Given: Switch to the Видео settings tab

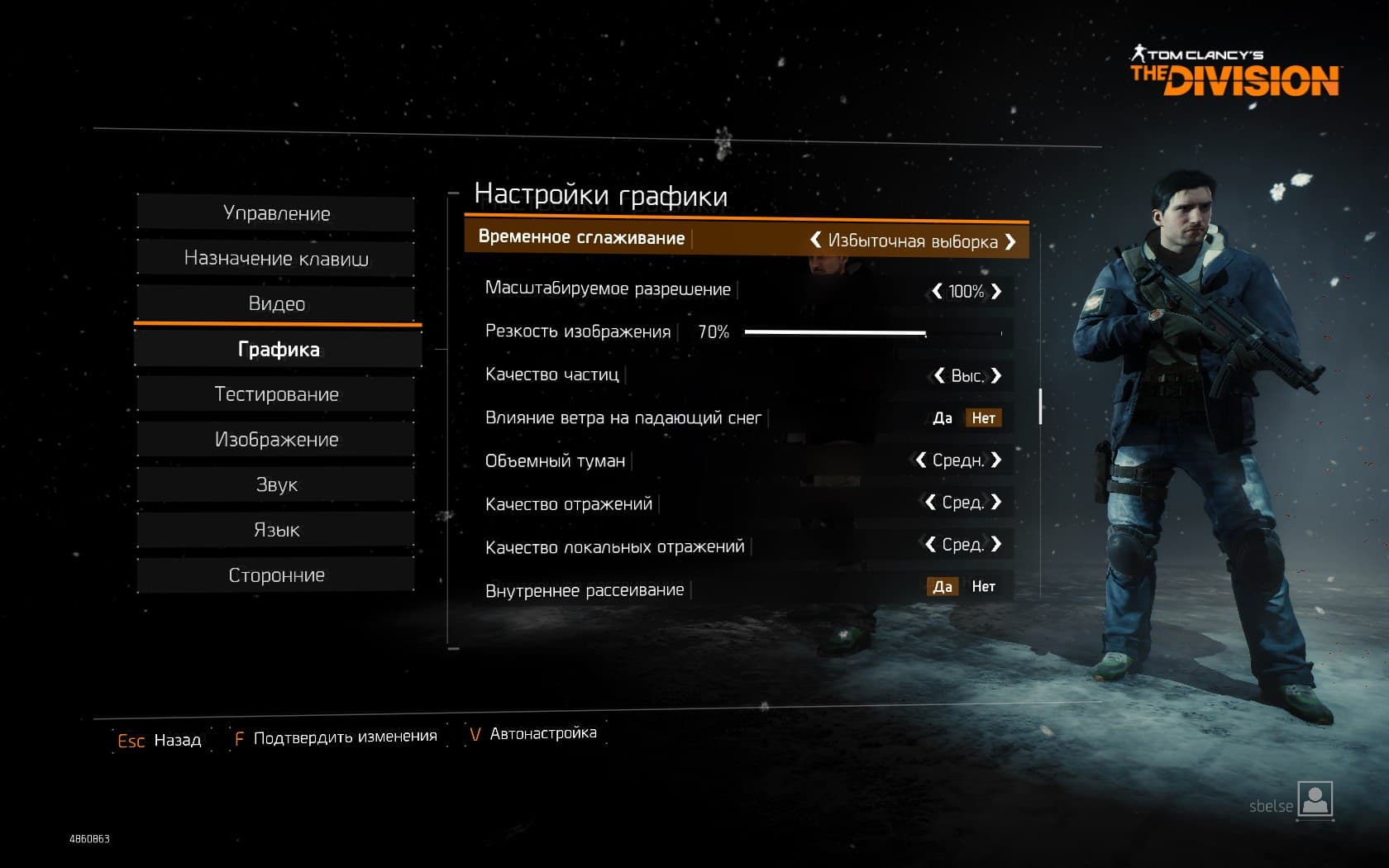Looking at the screenshot, I should click(276, 303).
